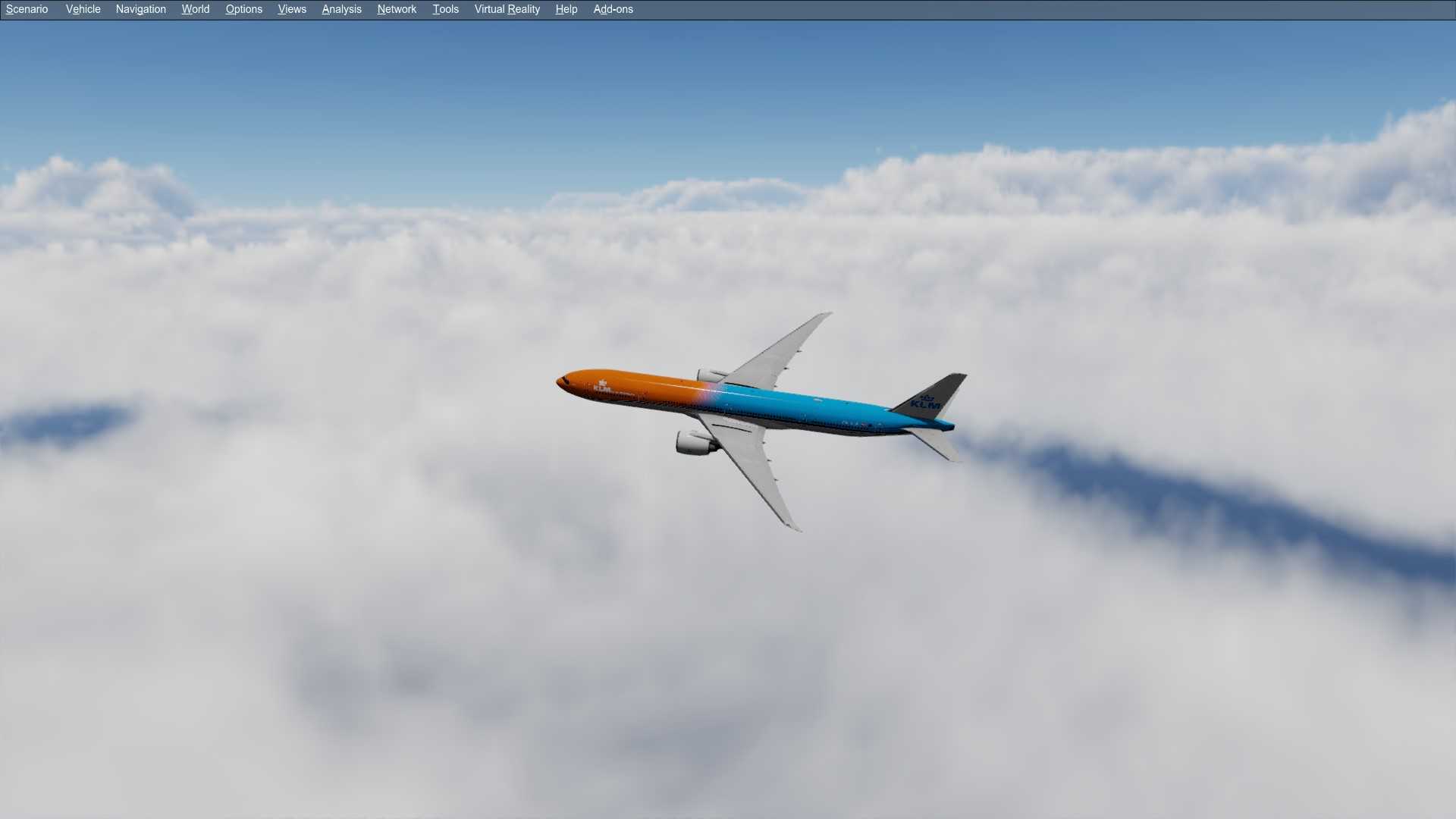
Task: Choose the Network menu
Action: [397, 9]
